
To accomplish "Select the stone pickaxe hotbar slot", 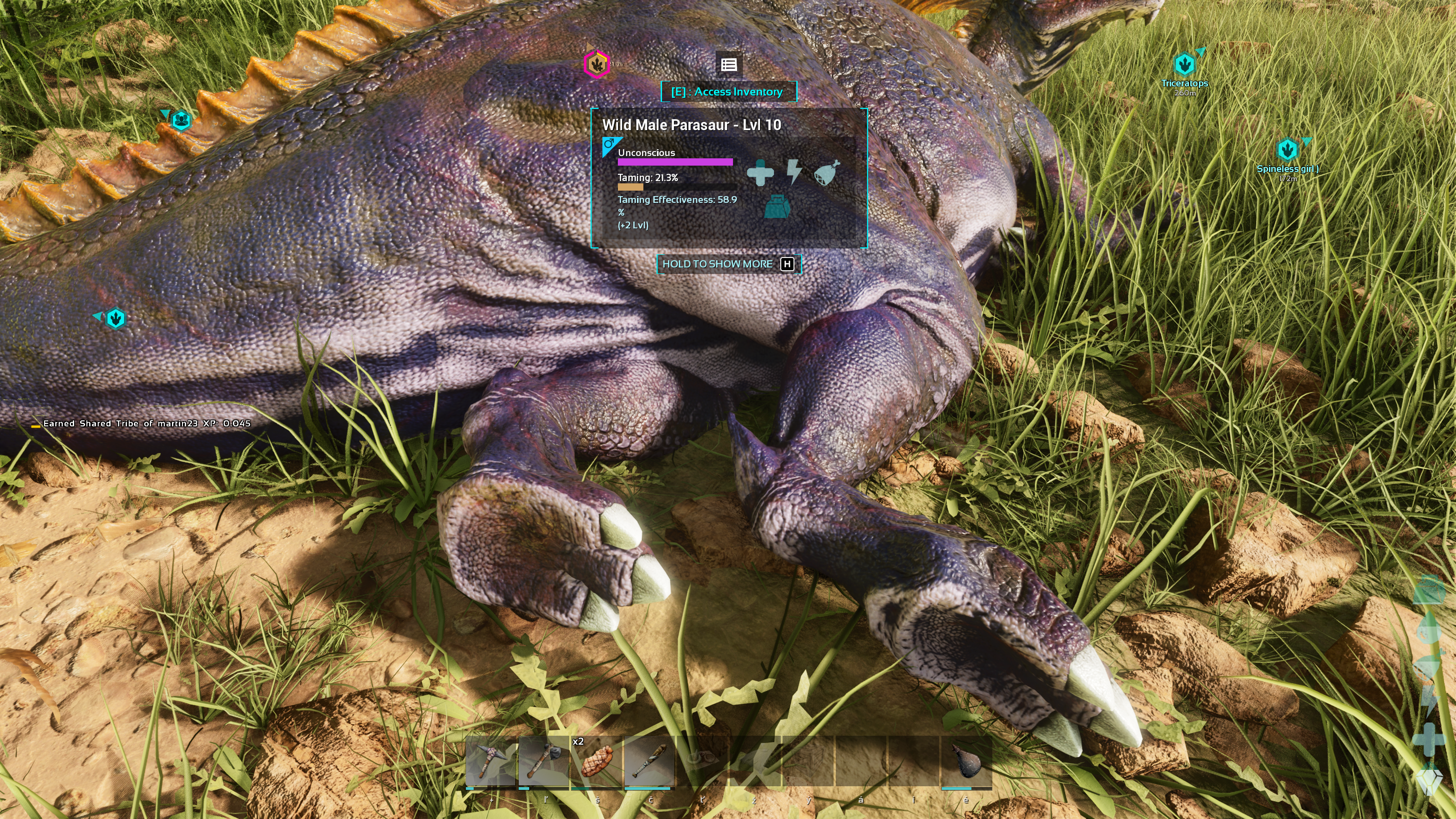I will click(490, 761).
